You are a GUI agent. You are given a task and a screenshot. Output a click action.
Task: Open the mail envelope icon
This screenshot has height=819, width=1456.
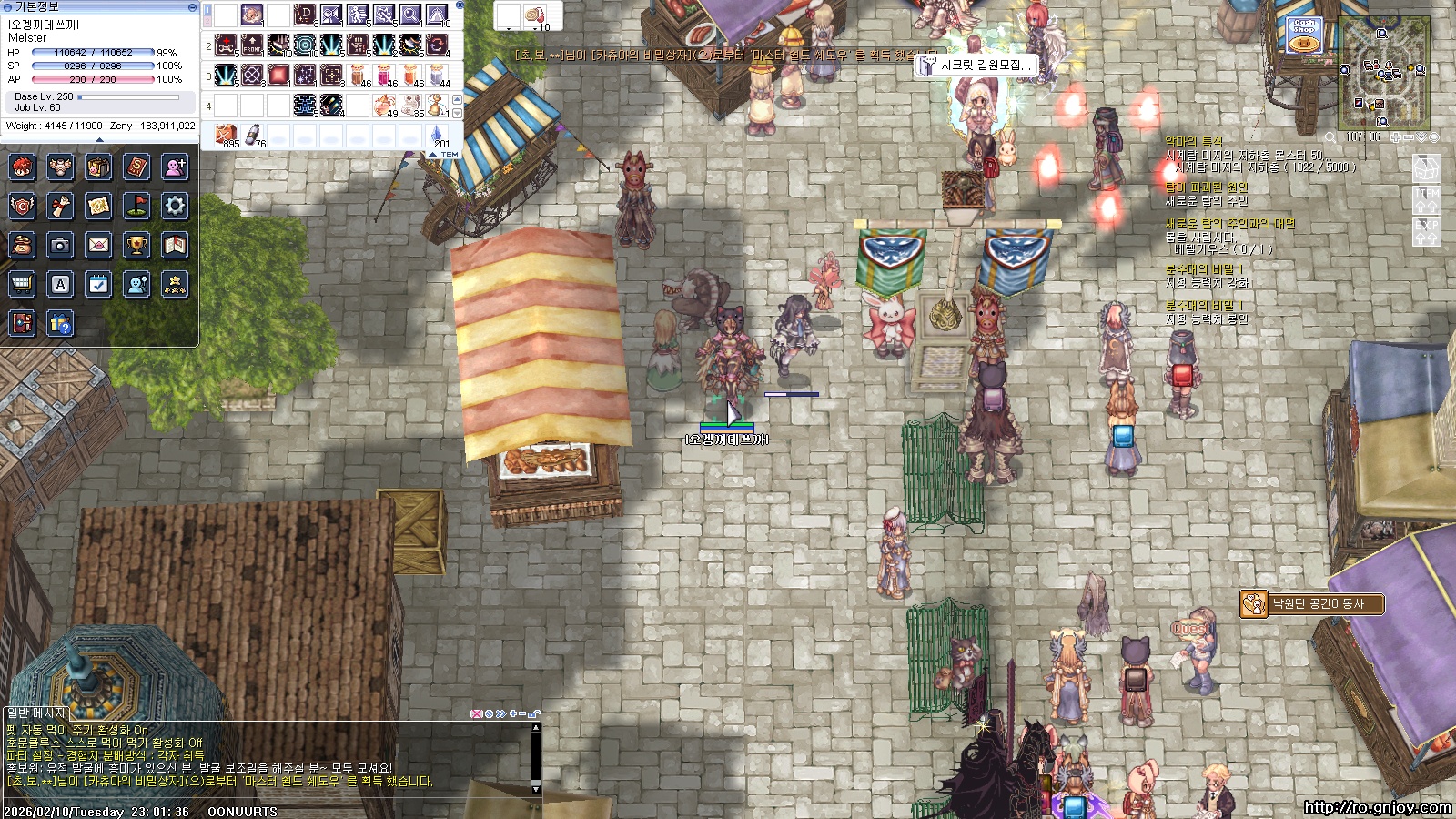point(98,245)
